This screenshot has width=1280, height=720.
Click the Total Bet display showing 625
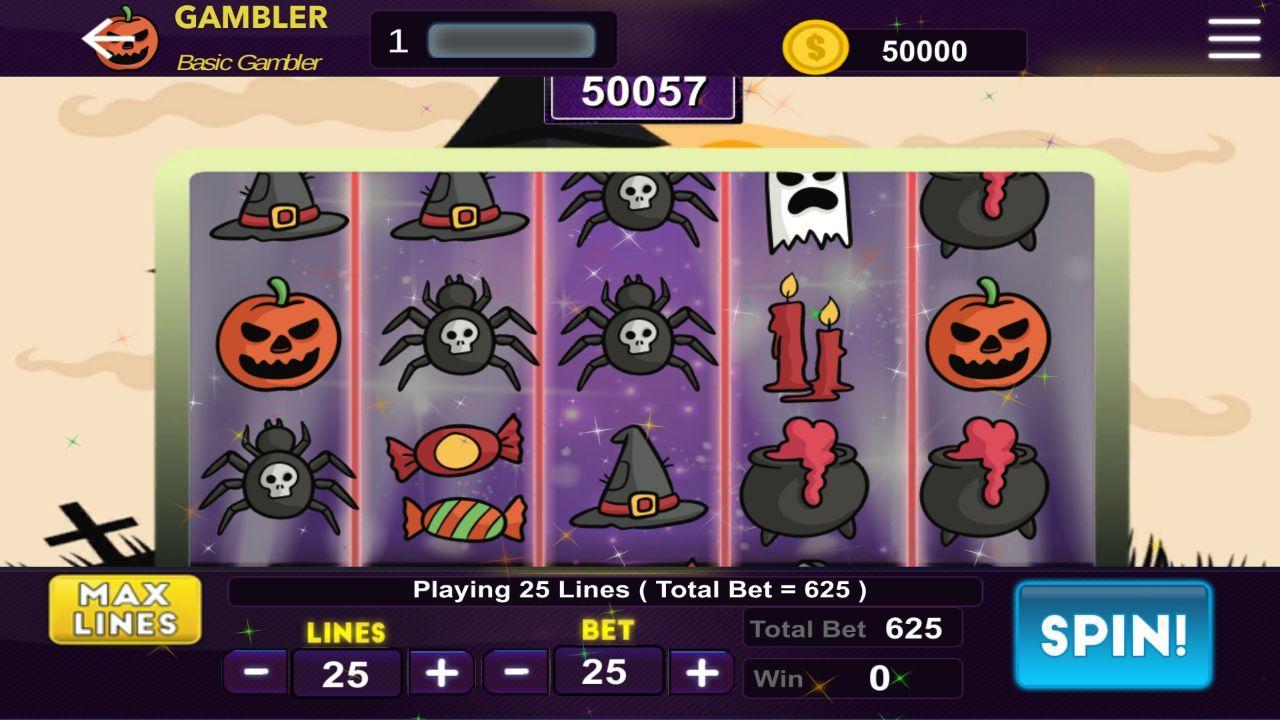pos(853,629)
